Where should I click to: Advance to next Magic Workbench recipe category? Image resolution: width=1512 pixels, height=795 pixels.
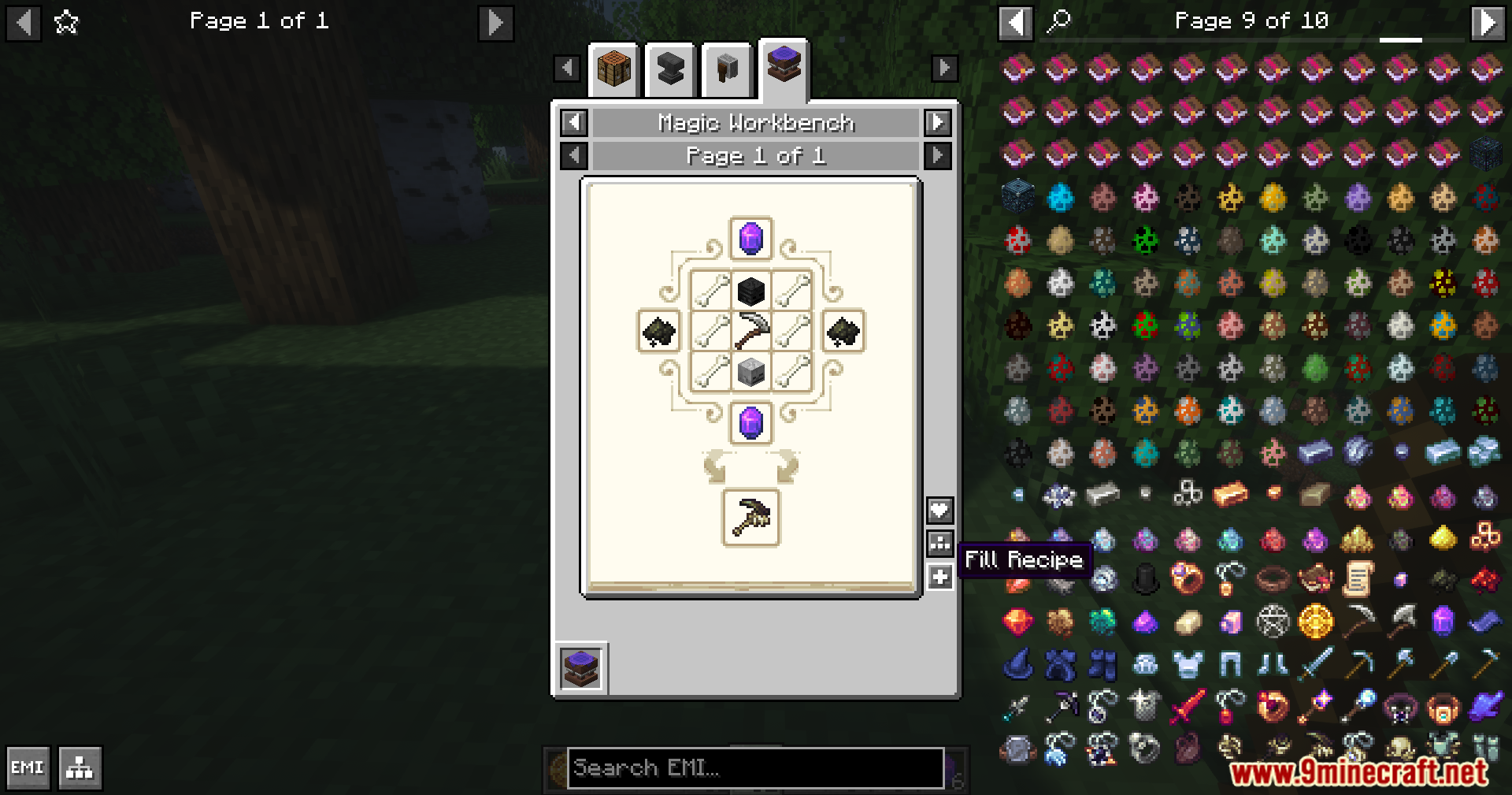click(936, 123)
